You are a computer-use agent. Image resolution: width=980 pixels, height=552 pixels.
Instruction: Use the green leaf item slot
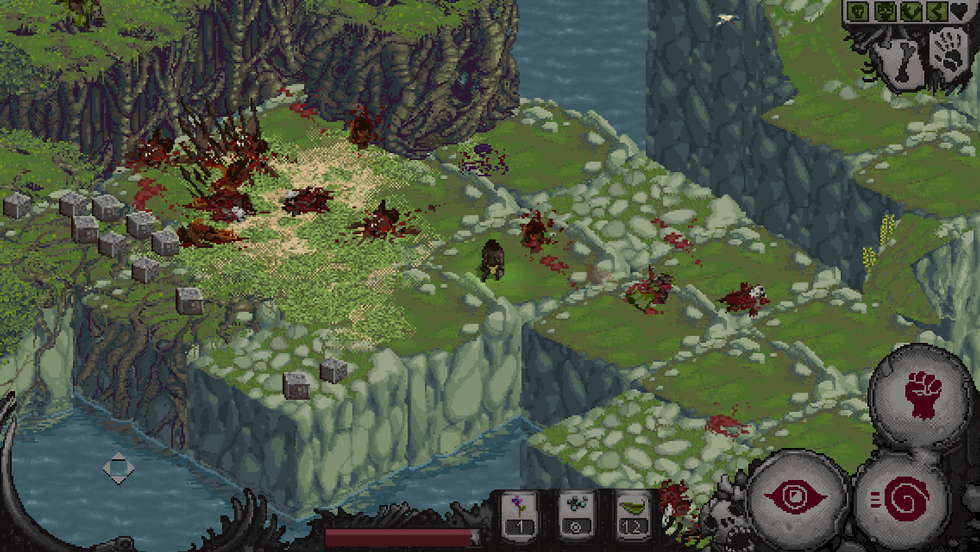point(633,514)
